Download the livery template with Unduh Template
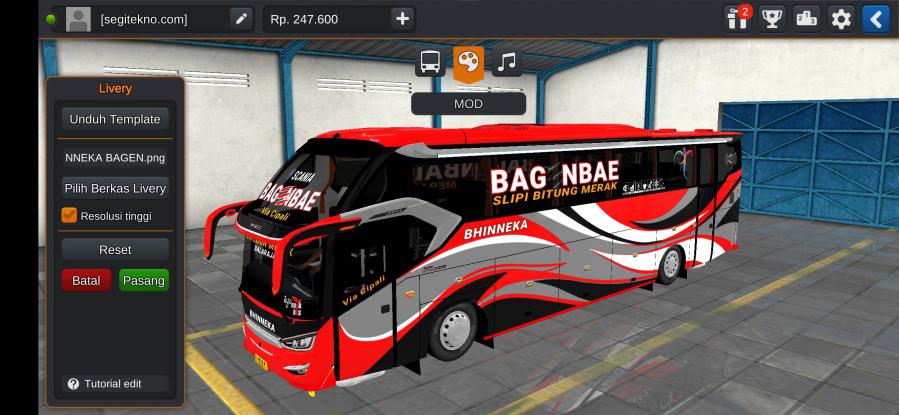899x415 pixels. pyautogui.click(x=114, y=119)
